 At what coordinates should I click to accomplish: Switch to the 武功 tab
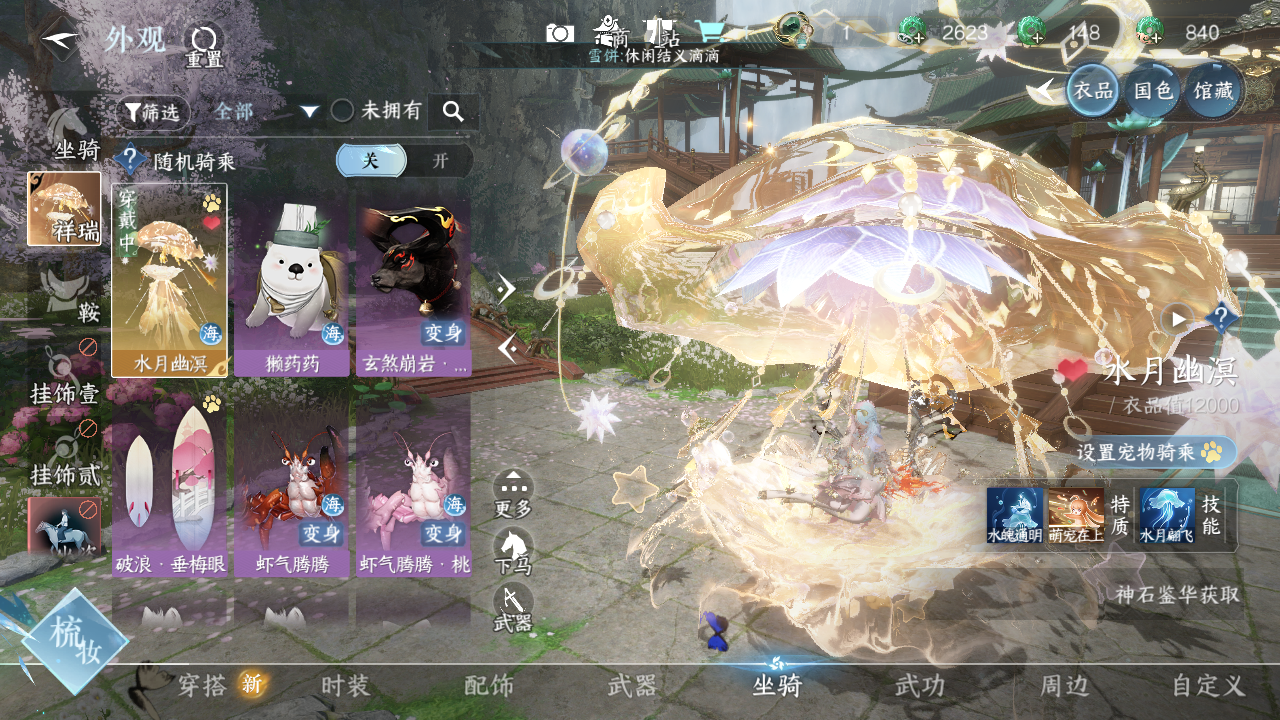tap(919, 686)
